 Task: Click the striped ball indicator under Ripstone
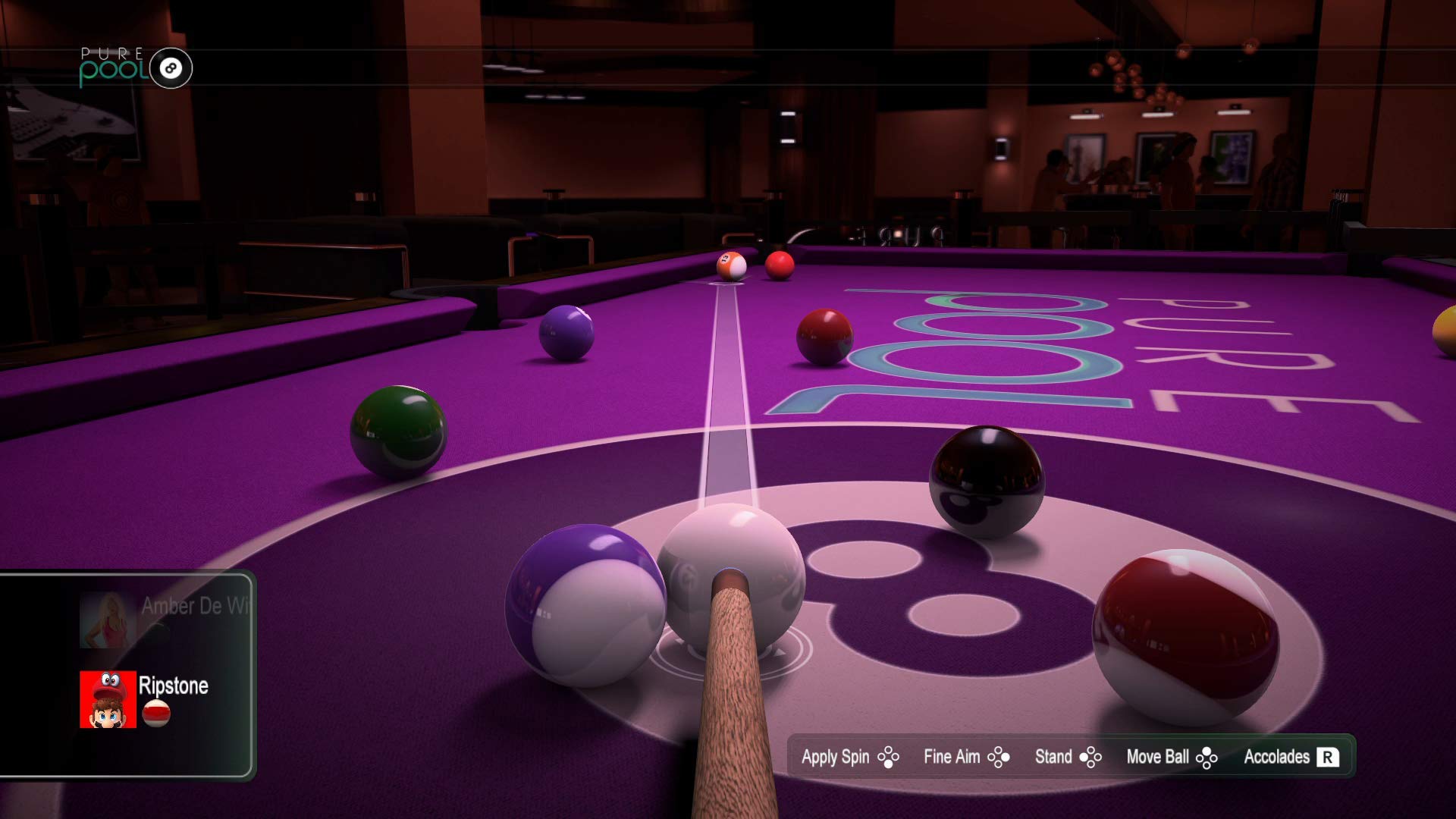click(x=156, y=714)
